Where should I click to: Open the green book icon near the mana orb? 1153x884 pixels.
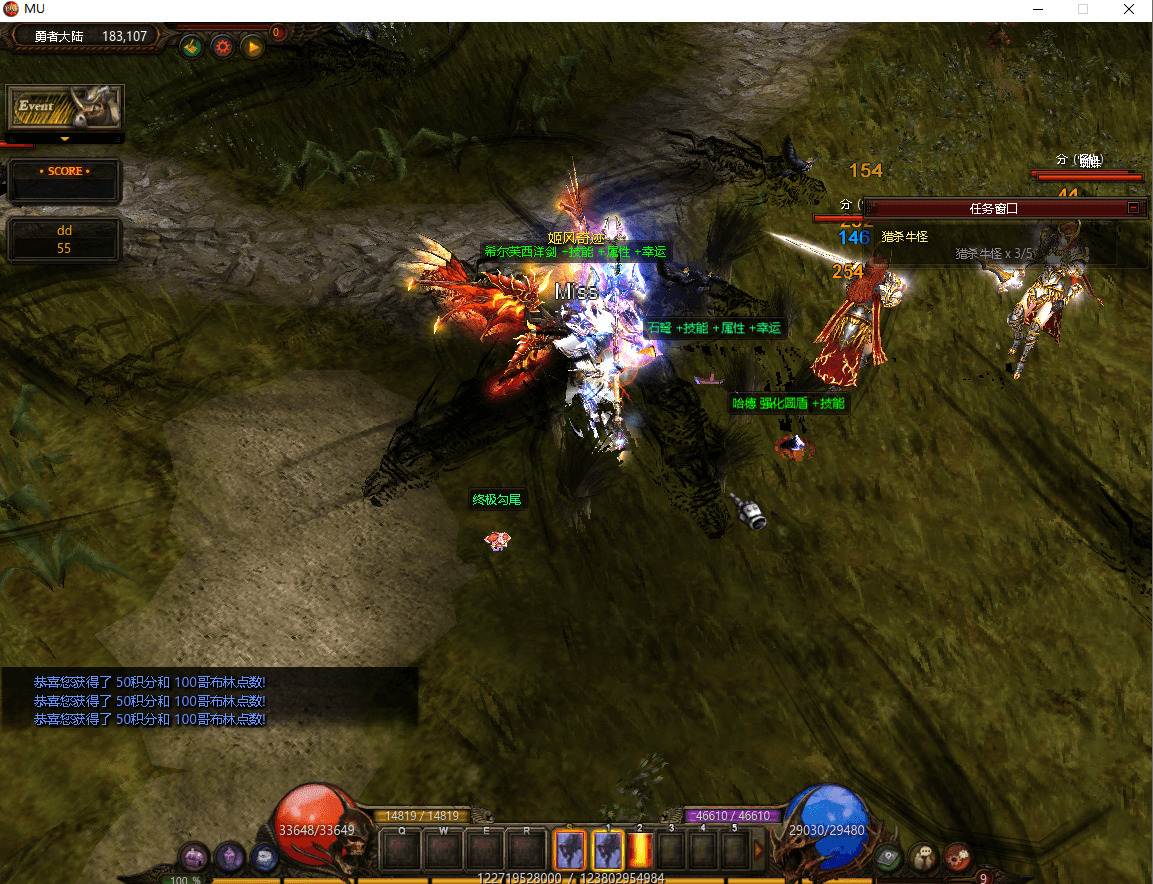point(887,857)
